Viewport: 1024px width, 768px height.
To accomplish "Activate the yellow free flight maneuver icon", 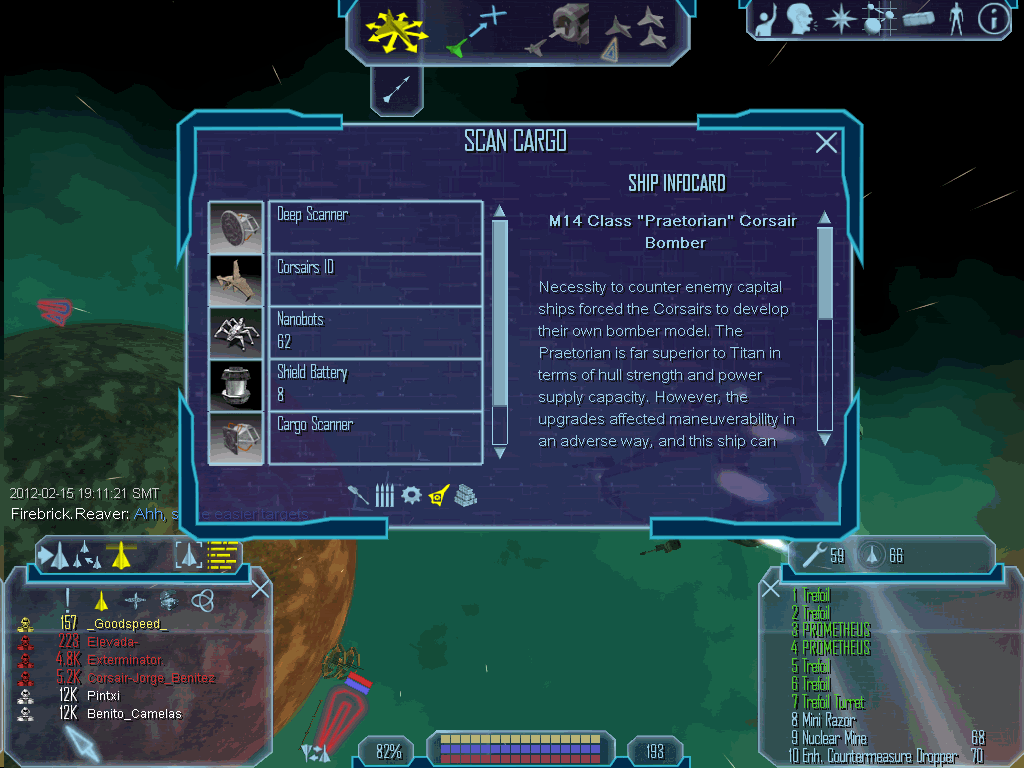I will click(395, 32).
